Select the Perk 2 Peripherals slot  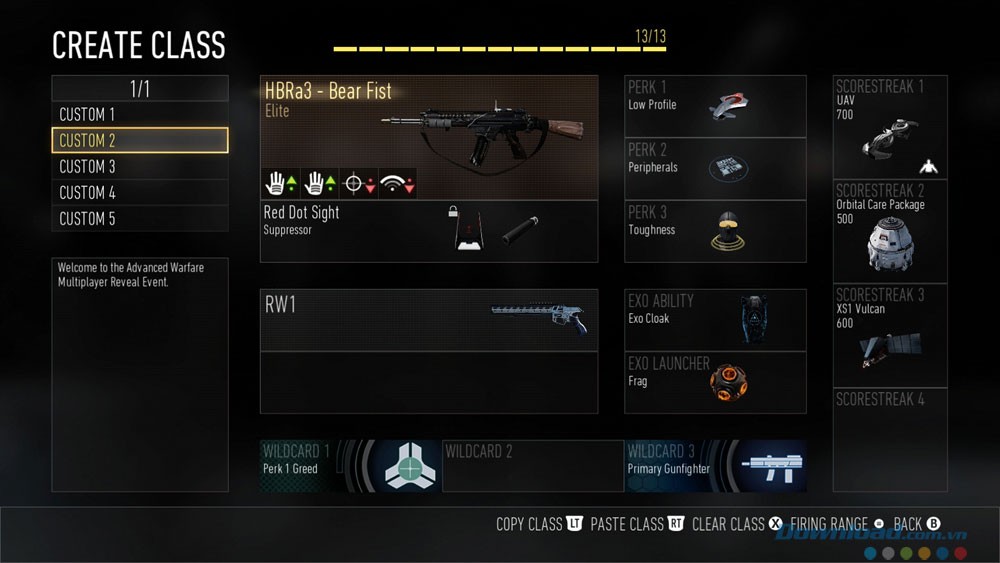click(x=714, y=168)
